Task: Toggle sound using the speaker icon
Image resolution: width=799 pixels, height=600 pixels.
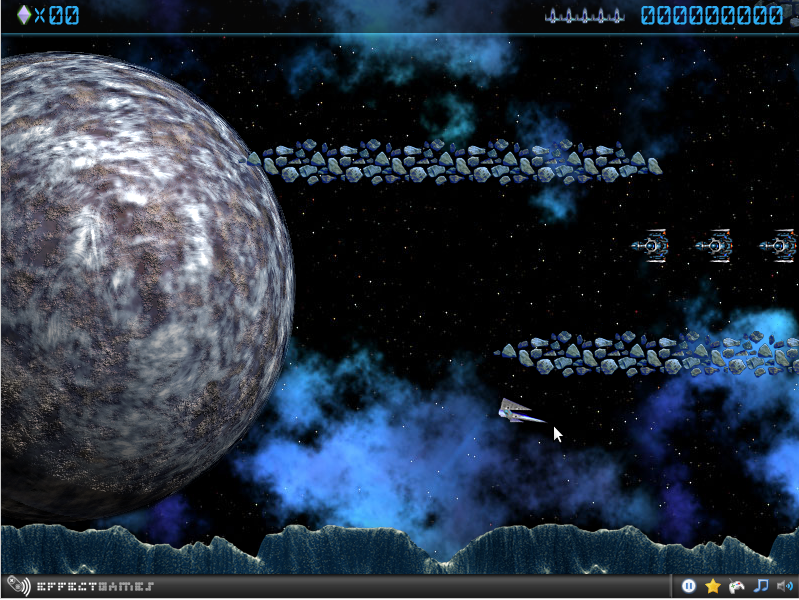Action: pos(783,586)
